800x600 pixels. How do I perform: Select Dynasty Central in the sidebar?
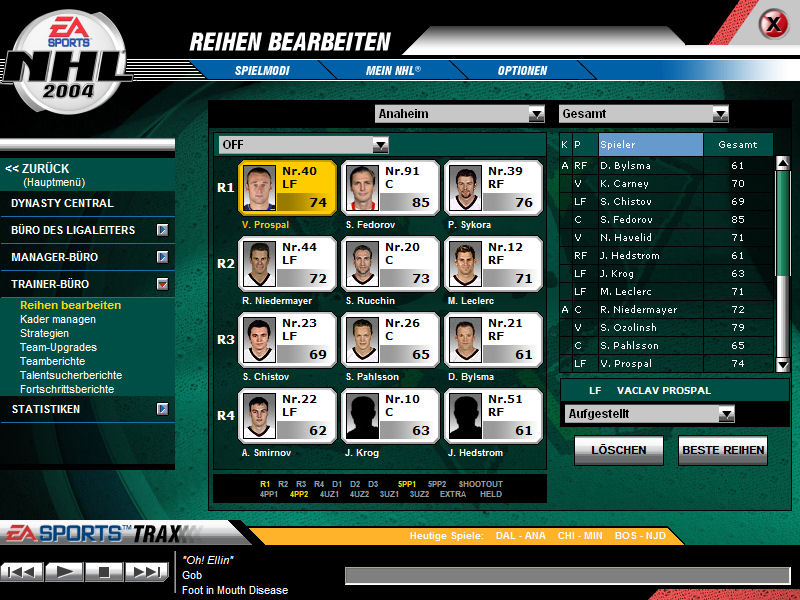tap(62, 203)
